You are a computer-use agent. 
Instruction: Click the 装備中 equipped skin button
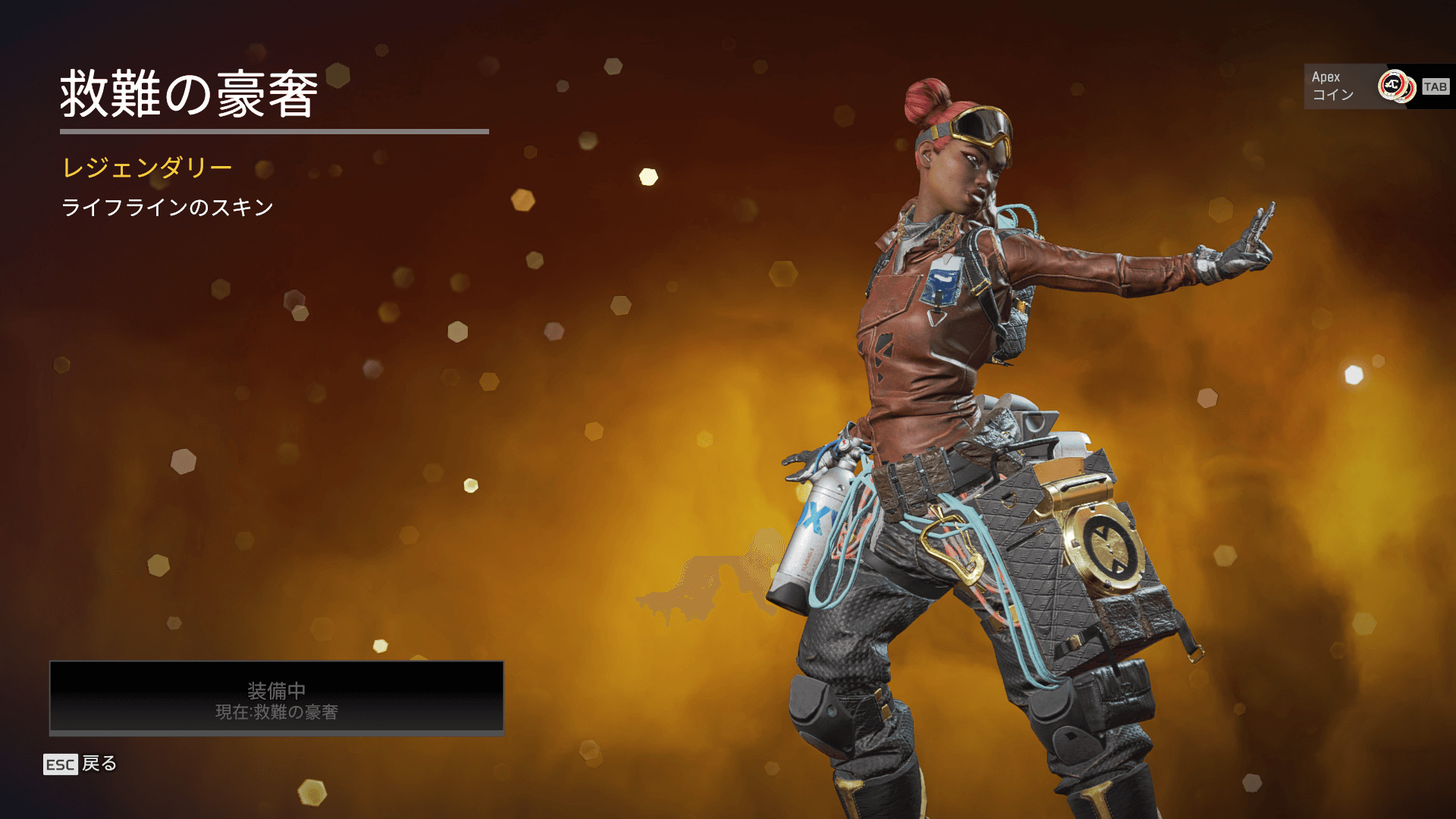point(277,698)
